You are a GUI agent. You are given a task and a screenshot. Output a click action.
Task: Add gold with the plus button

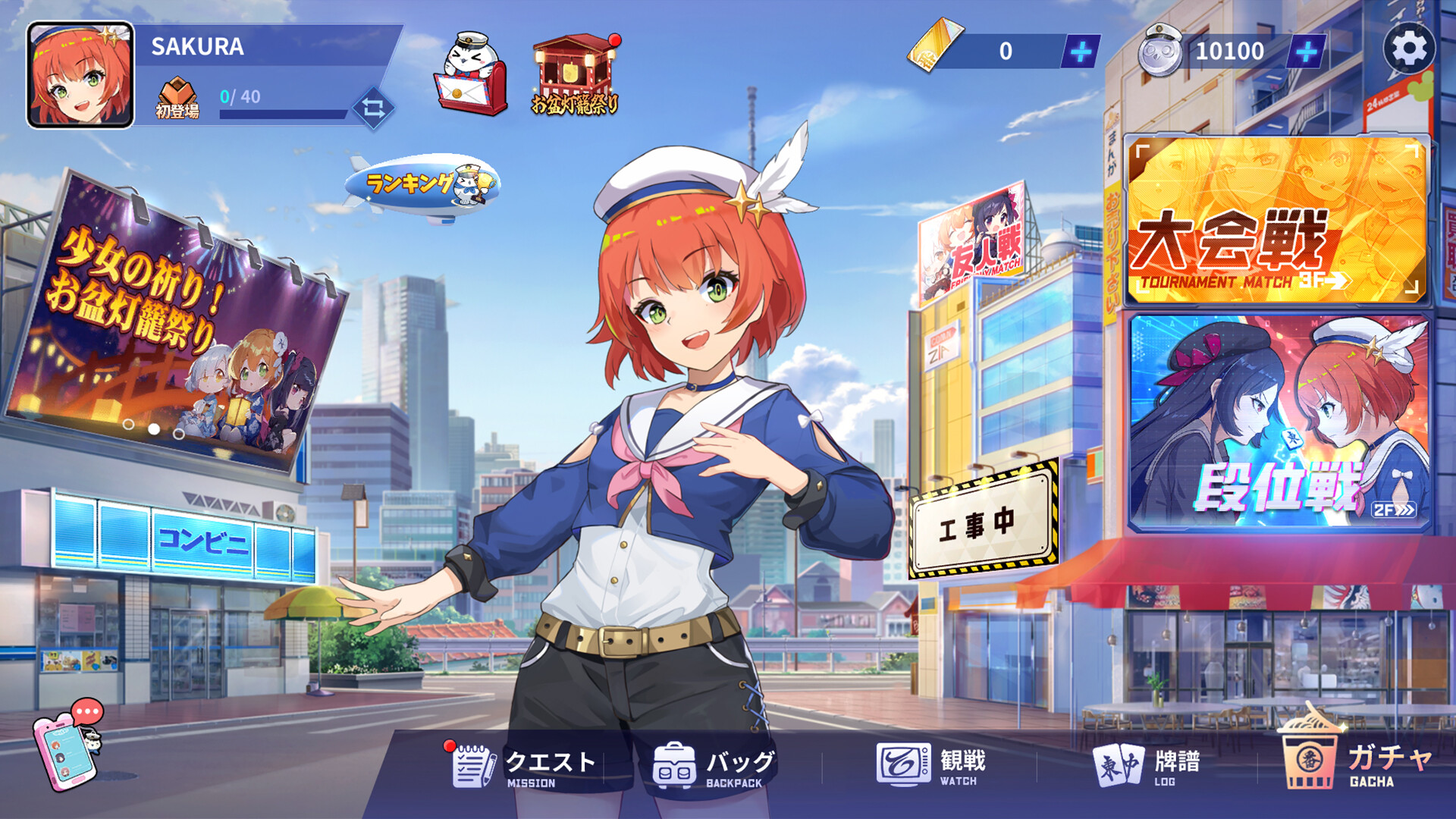coord(1080,52)
